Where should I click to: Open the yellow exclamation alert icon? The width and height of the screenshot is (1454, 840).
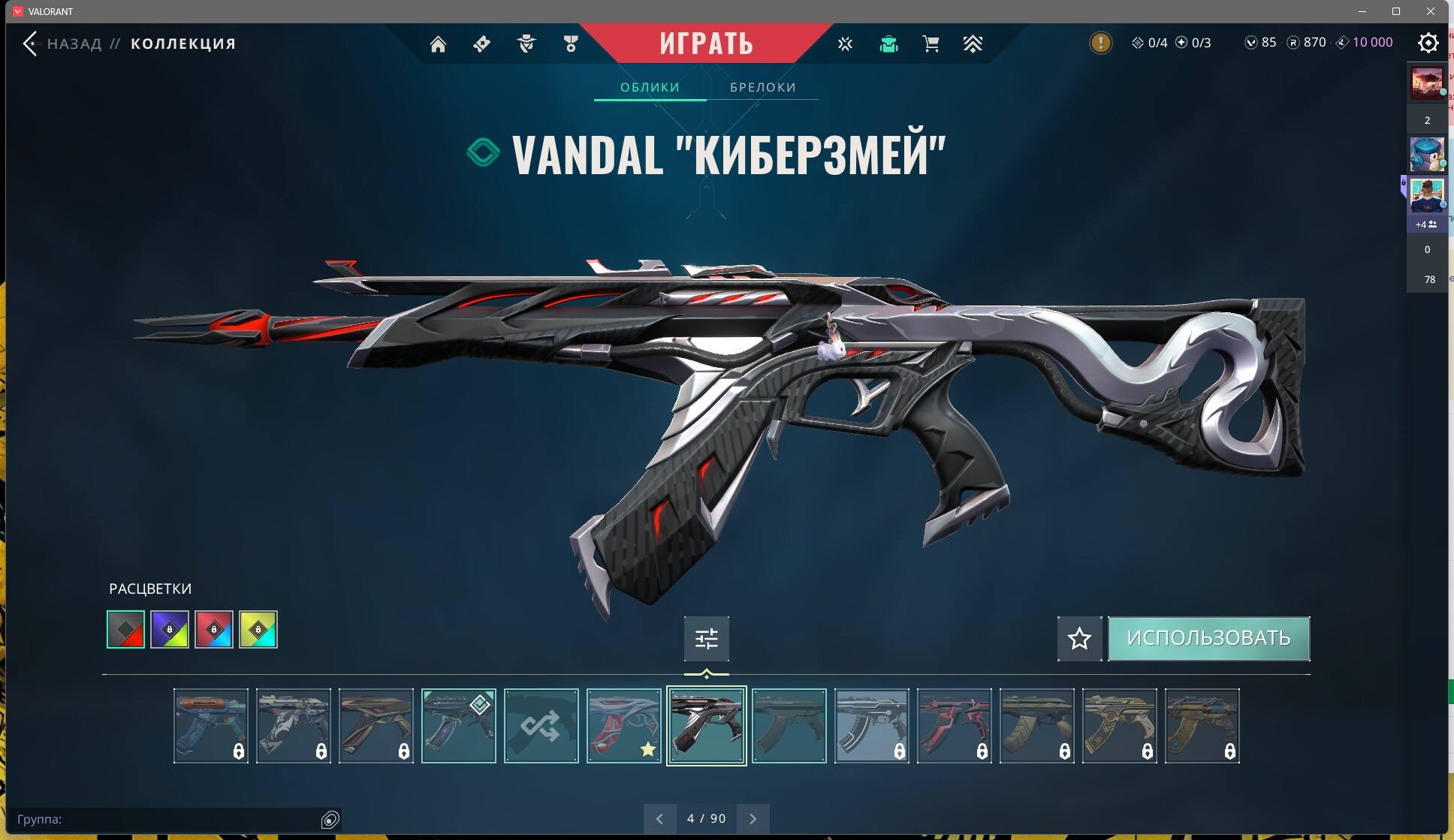(1100, 43)
